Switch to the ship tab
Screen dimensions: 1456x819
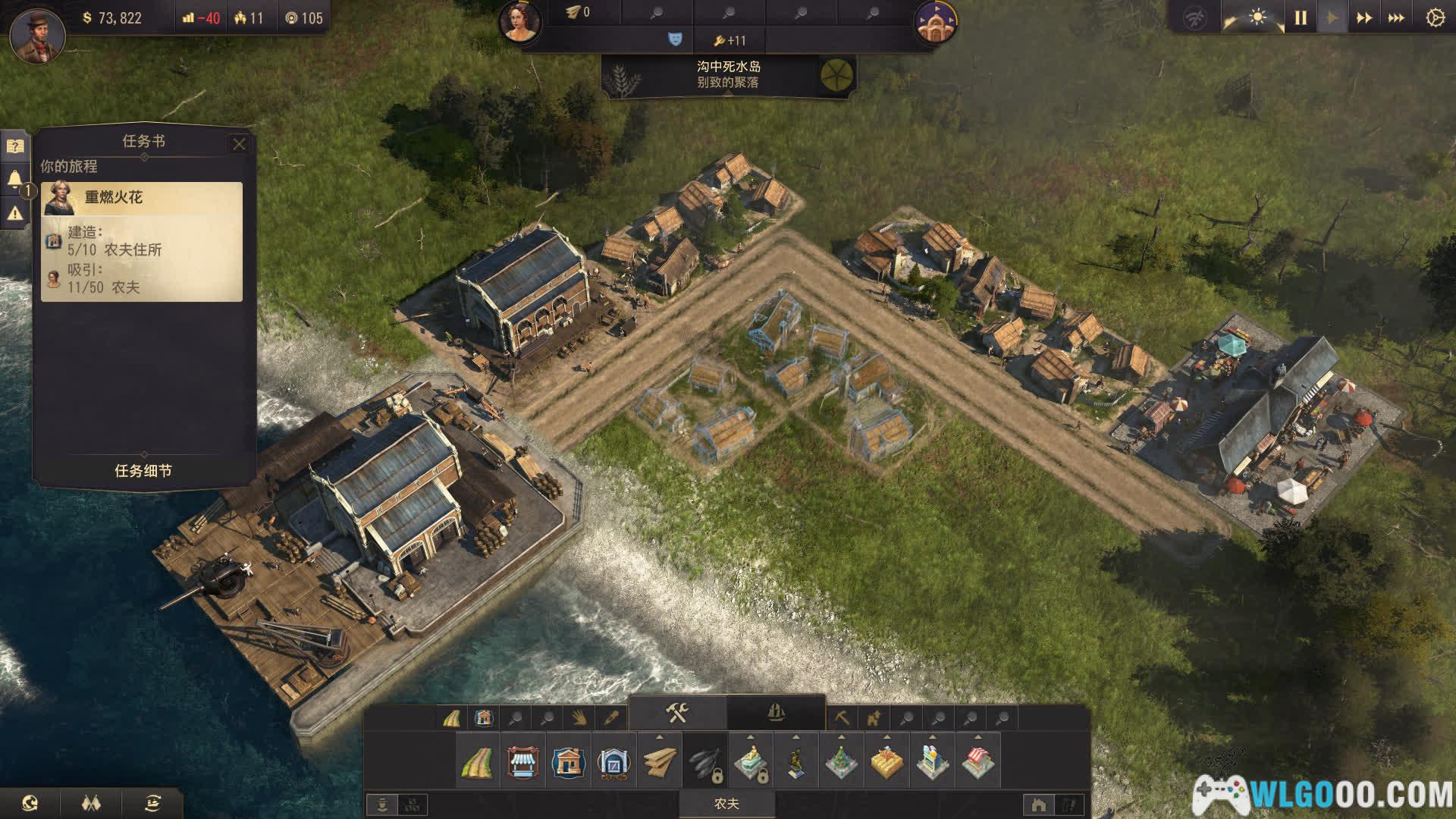[x=776, y=713]
